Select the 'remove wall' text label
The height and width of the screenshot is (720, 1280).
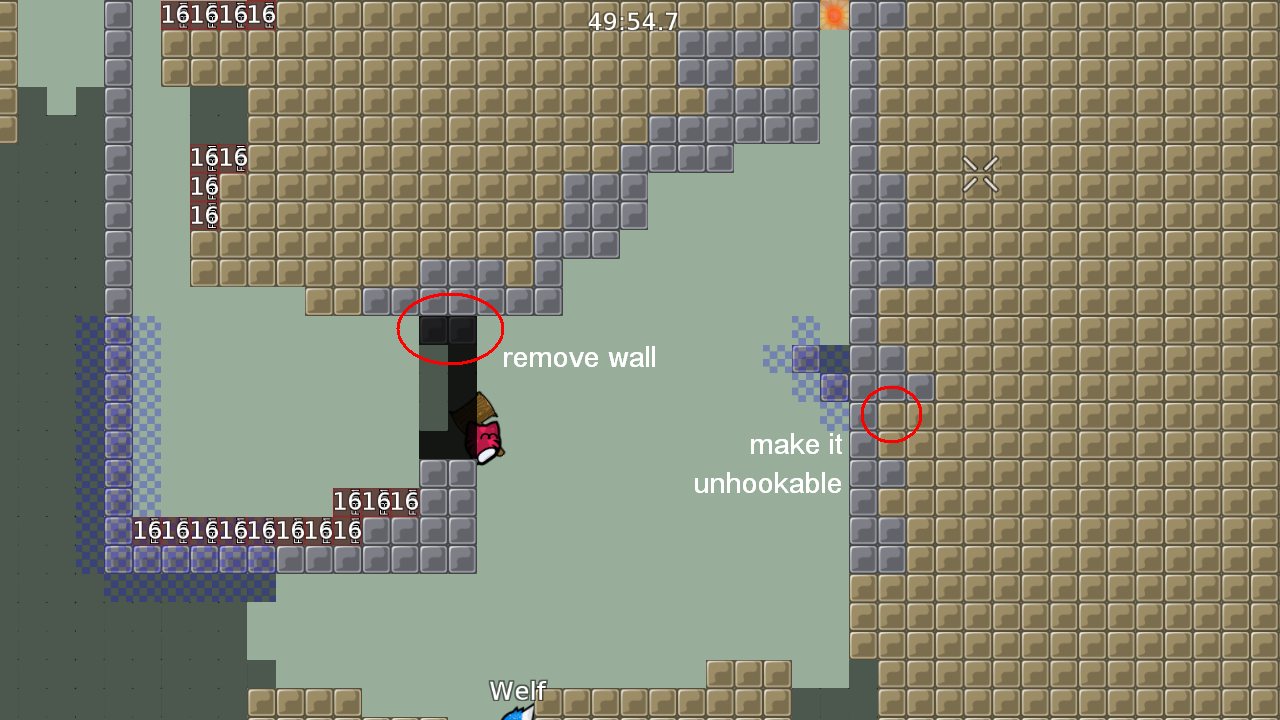pos(580,357)
